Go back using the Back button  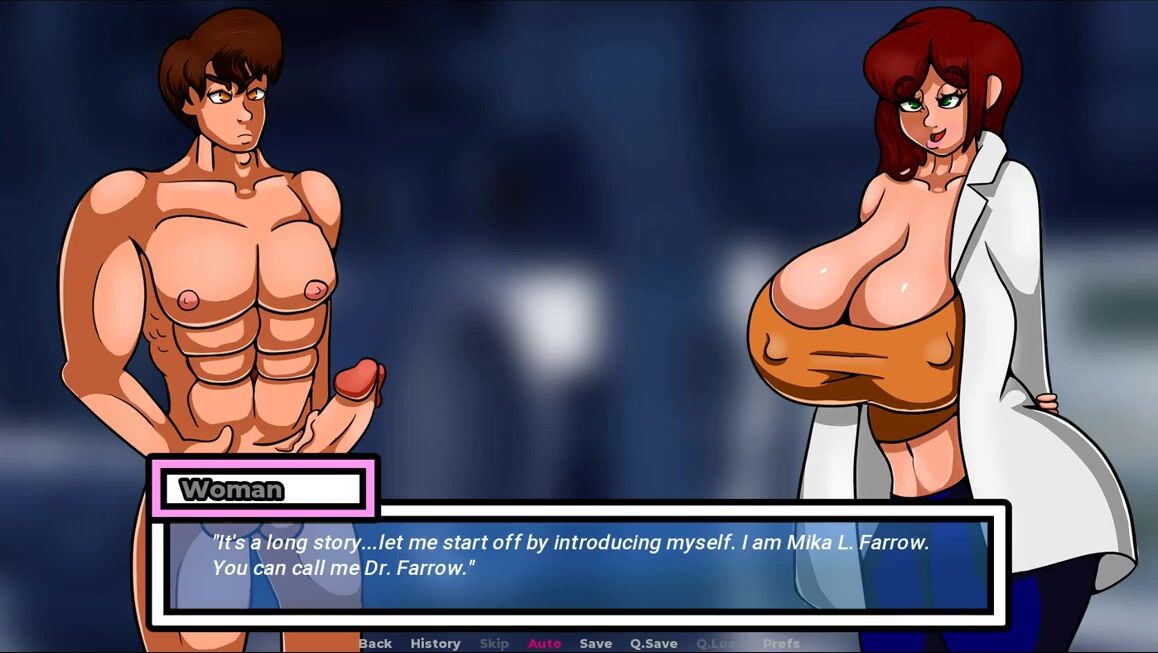tap(375, 643)
